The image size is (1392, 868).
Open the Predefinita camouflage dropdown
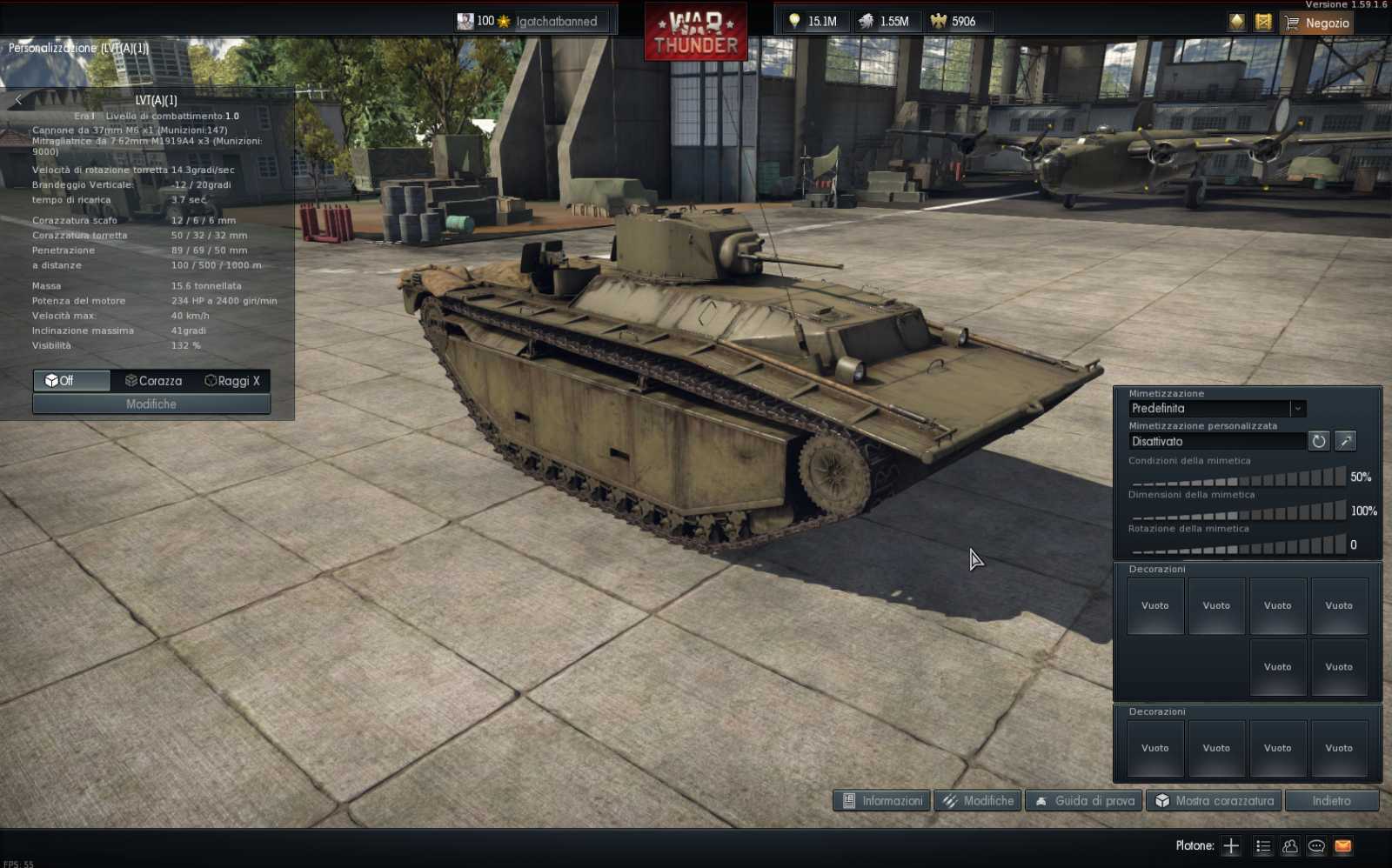pos(1298,408)
